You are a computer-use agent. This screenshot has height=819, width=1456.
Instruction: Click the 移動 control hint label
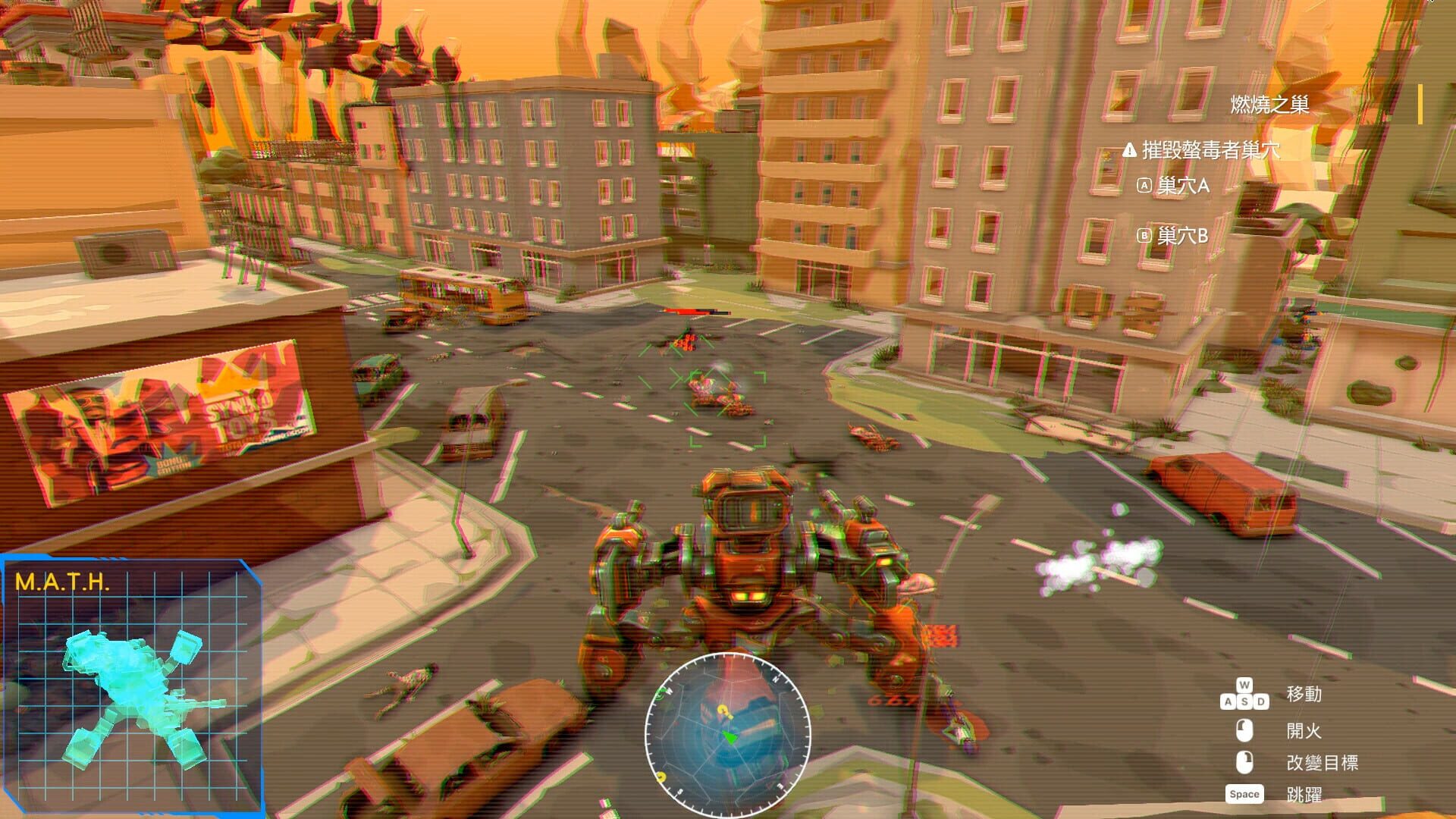coord(1304,694)
